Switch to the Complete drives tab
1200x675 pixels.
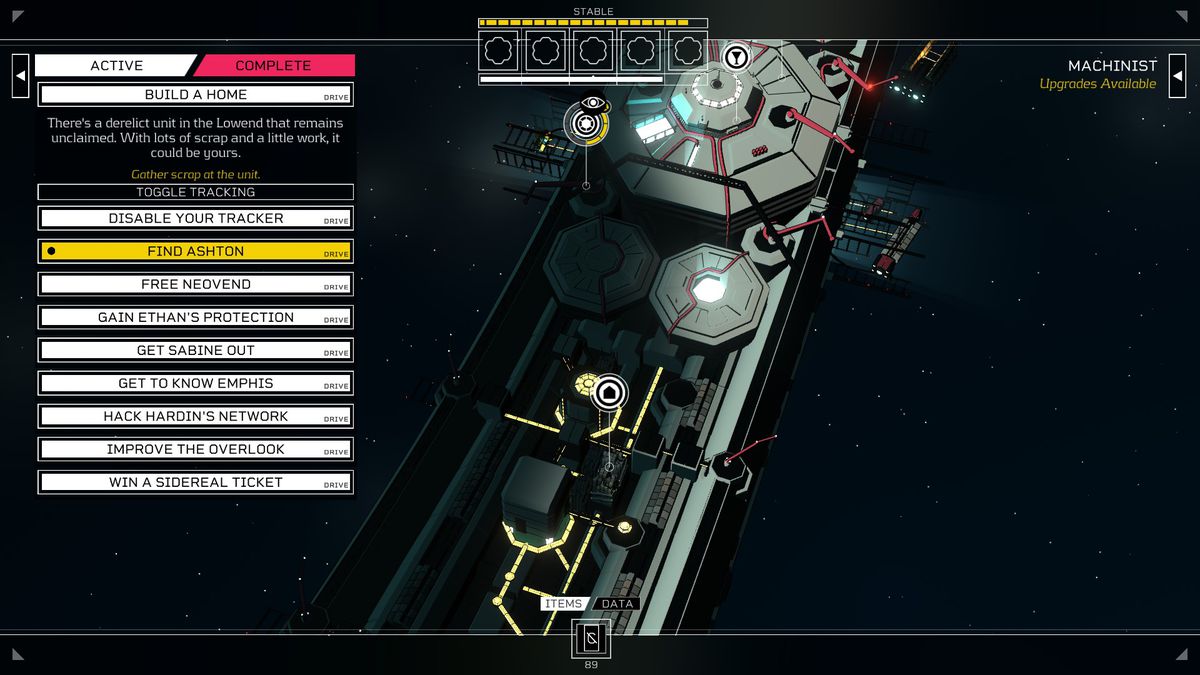[273, 66]
